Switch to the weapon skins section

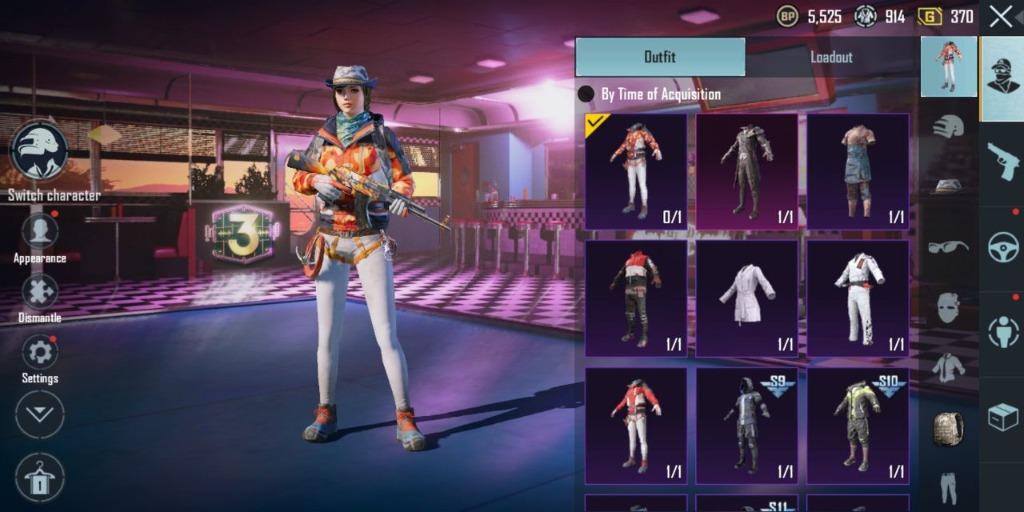1002,160
